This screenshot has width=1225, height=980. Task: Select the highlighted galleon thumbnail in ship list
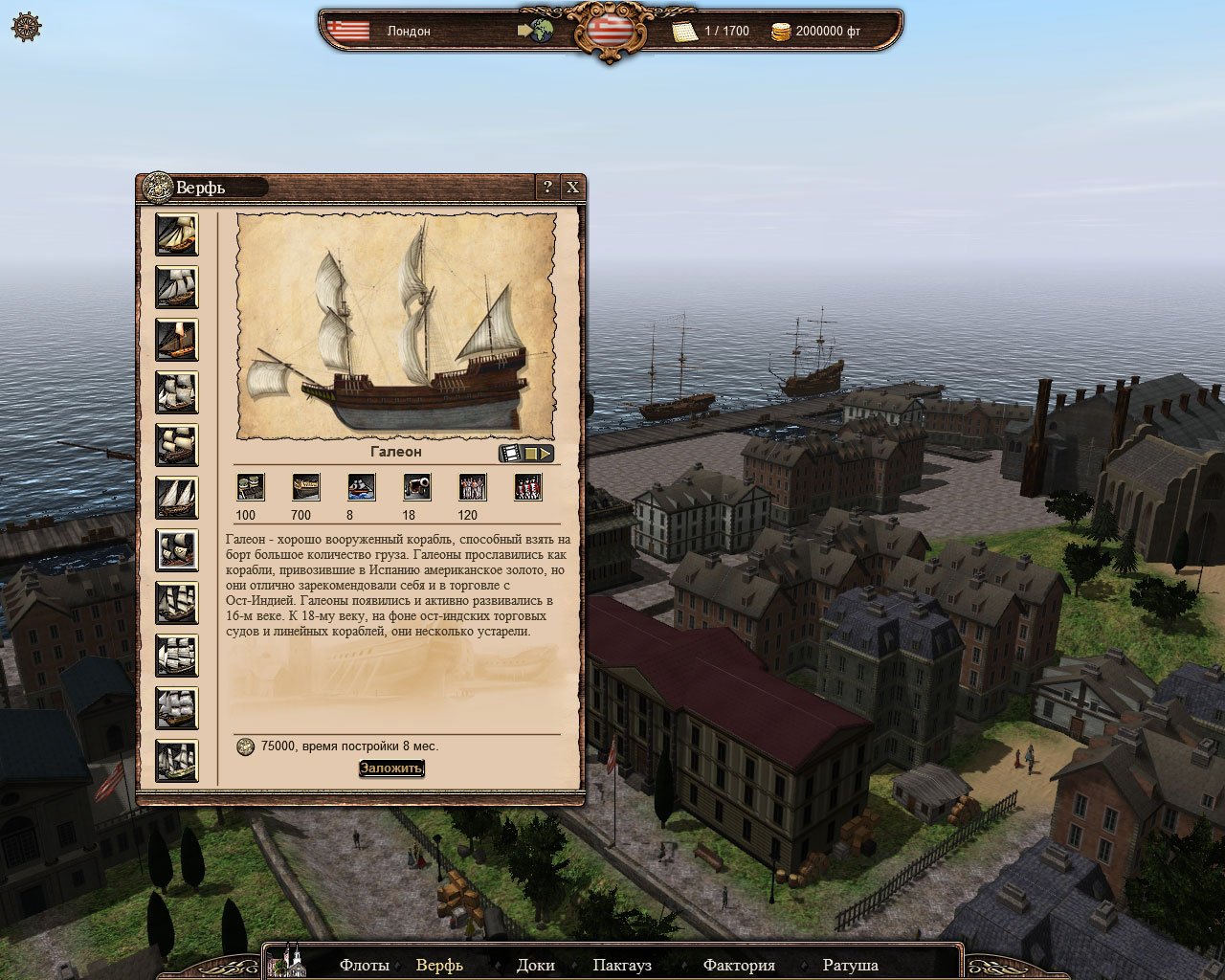pos(177,550)
